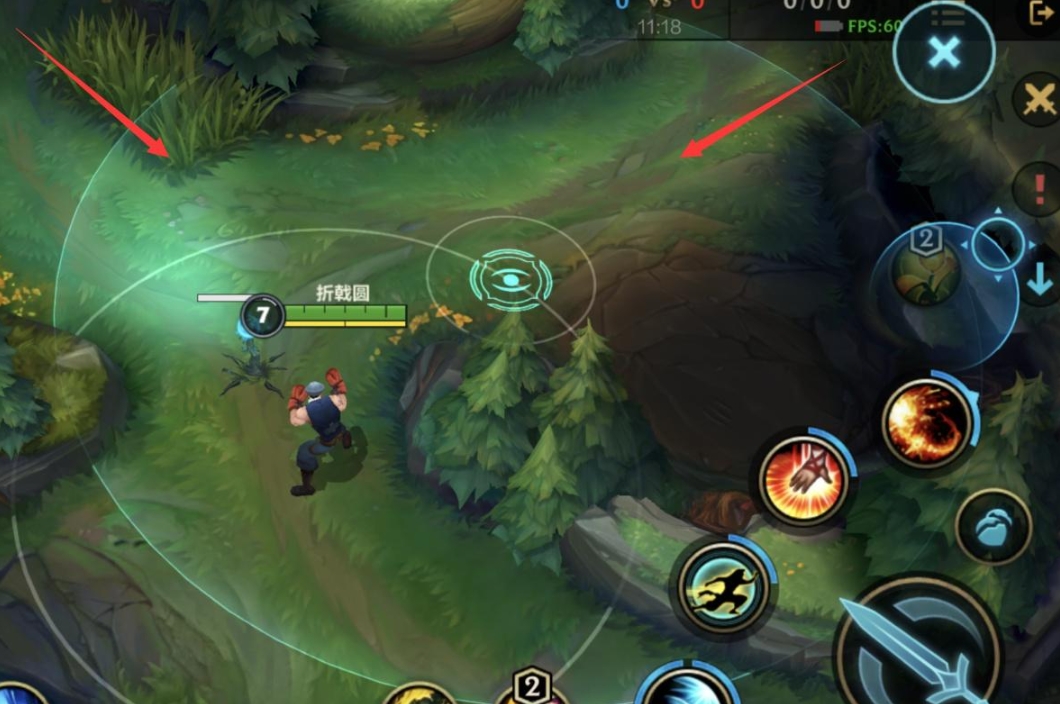1060x704 pixels.
Task: Tap the blue stone recall button
Action: coord(992,528)
